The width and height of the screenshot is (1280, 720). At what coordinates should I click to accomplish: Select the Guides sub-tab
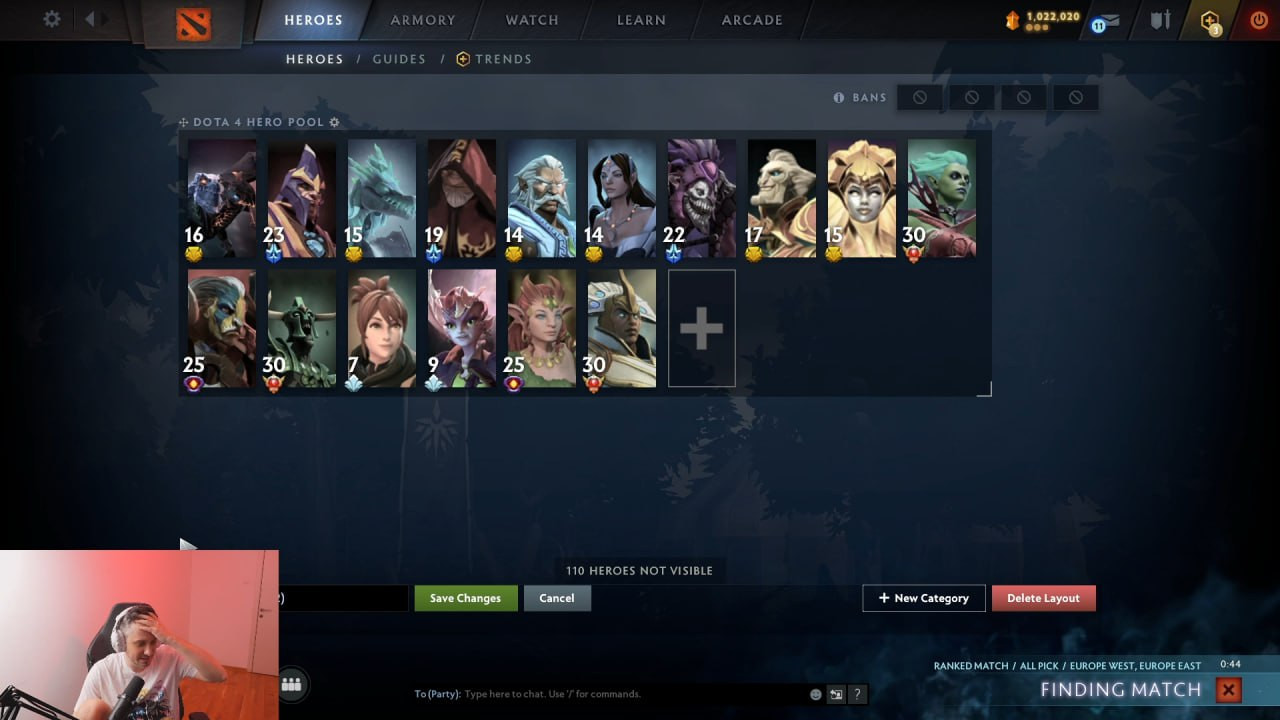point(399,59)
